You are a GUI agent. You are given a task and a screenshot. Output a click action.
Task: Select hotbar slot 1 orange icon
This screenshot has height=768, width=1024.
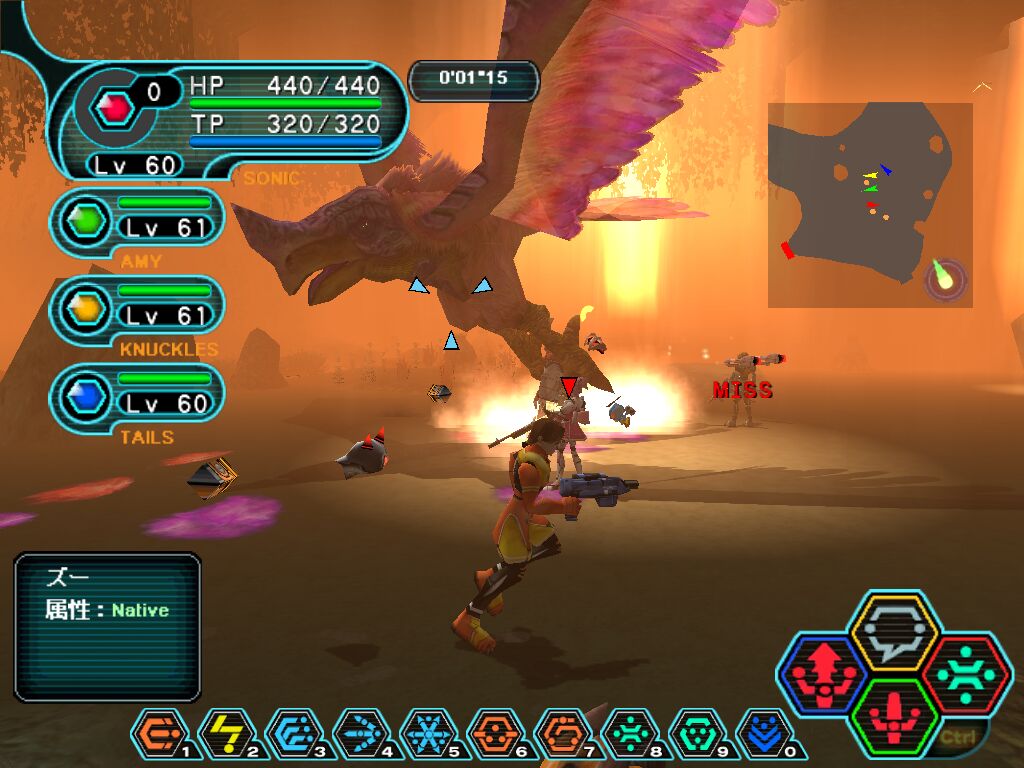(156, 737)
